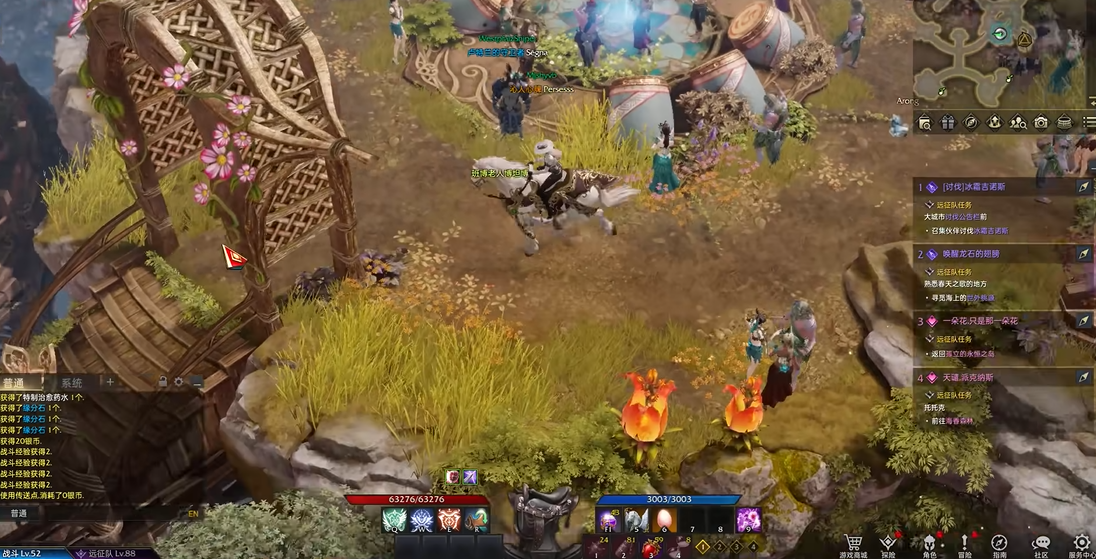Open the 社区 community menu
1096x559 pixels.
pyautogui.click(x=1041, y=543)
